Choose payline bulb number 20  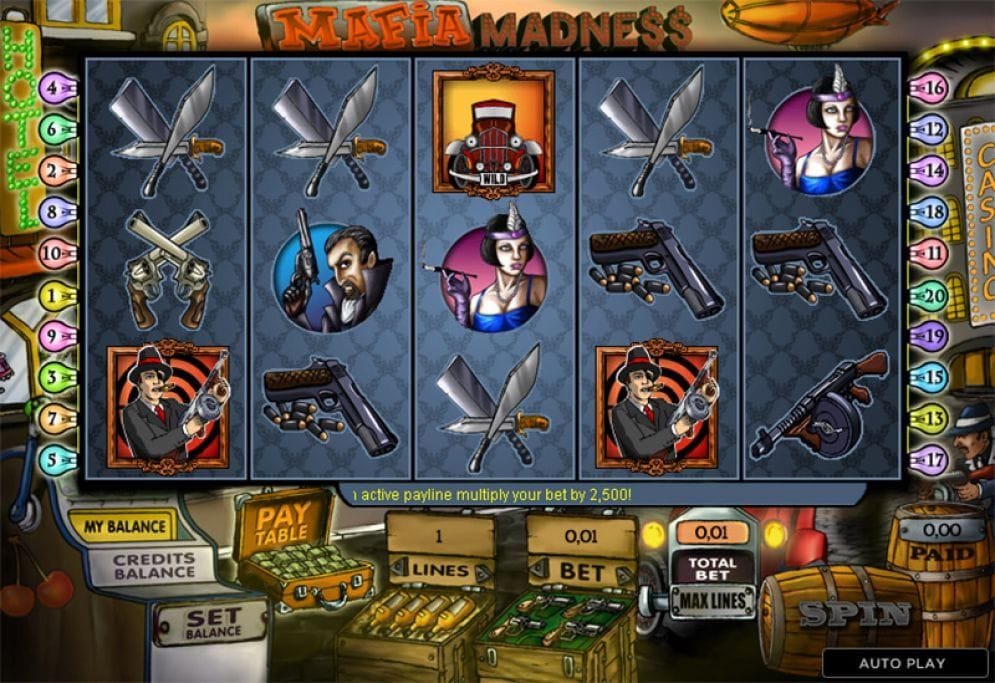coord(930,295)
